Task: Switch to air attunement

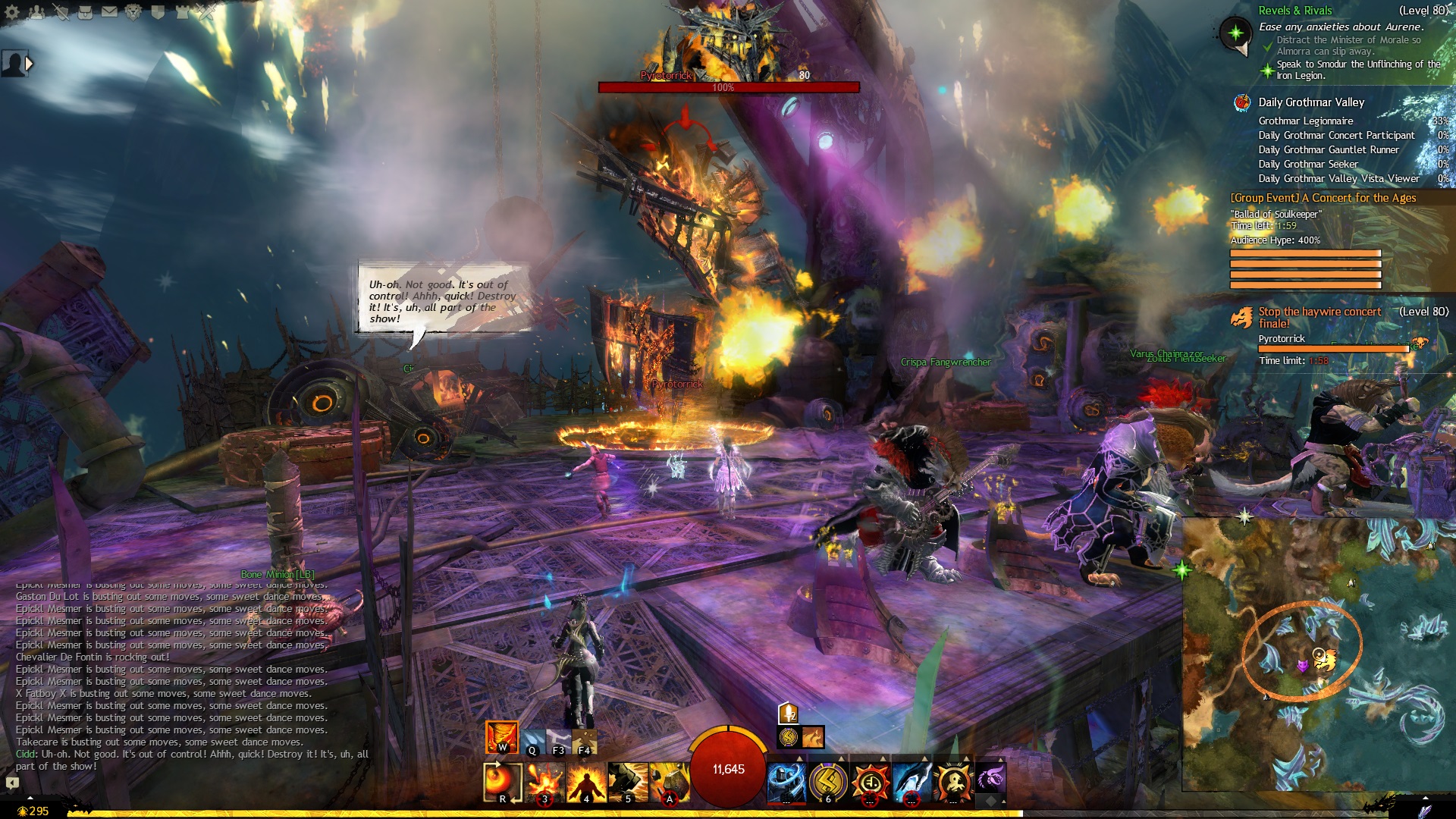Action: 559,741
